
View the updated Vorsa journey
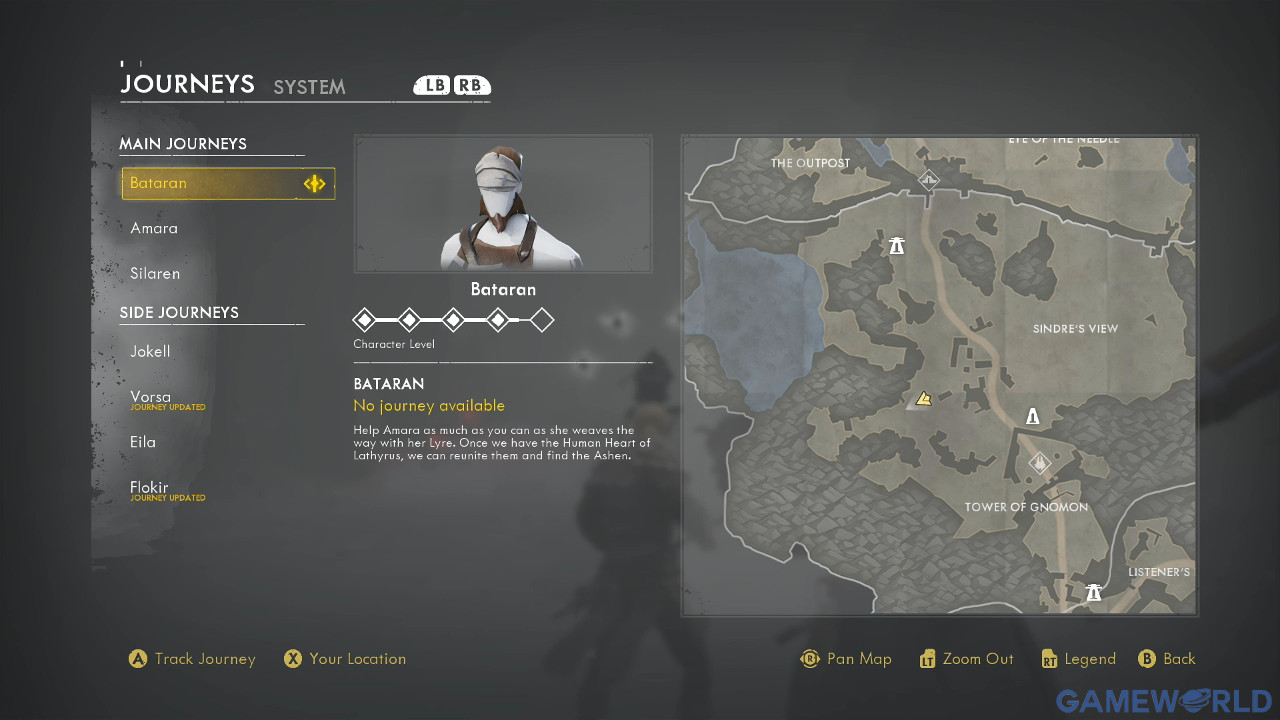[x=150, y=397]
